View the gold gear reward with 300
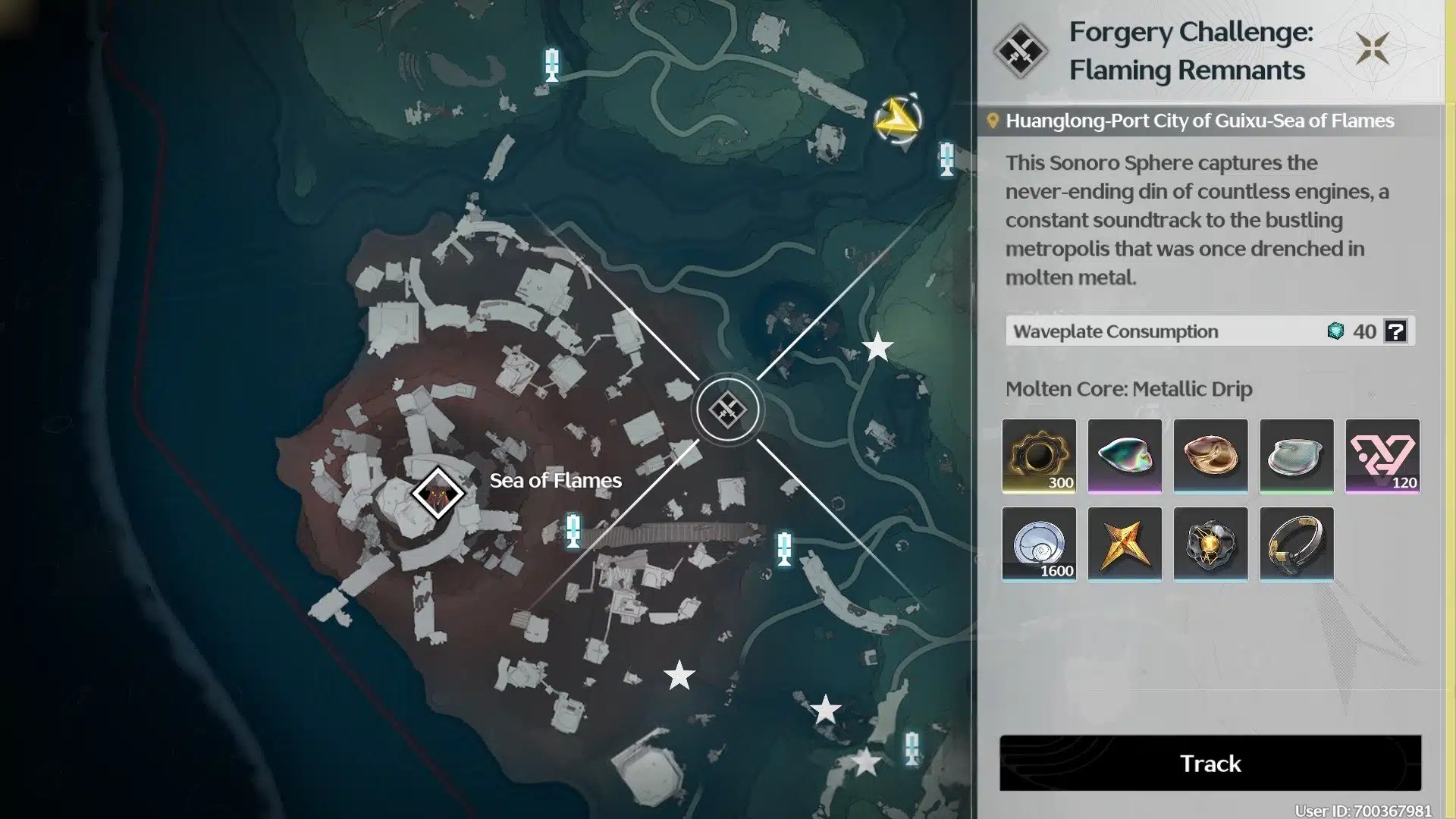1456x819 pixels. point(1038,456)
